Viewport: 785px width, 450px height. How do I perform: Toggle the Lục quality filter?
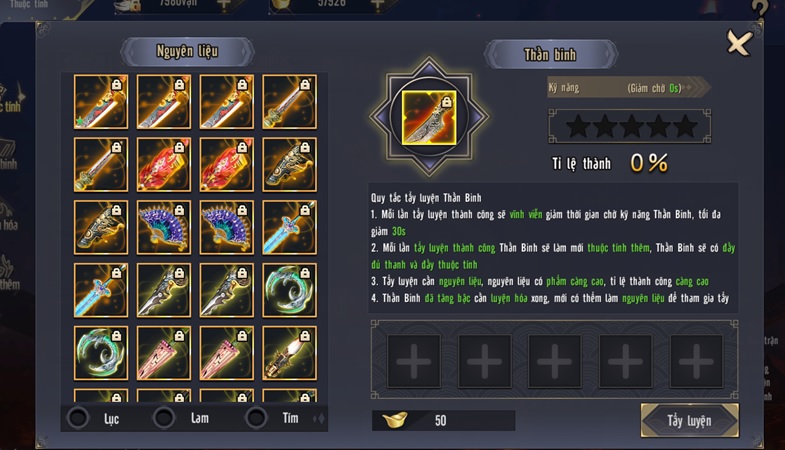click(x=78, y=418)
